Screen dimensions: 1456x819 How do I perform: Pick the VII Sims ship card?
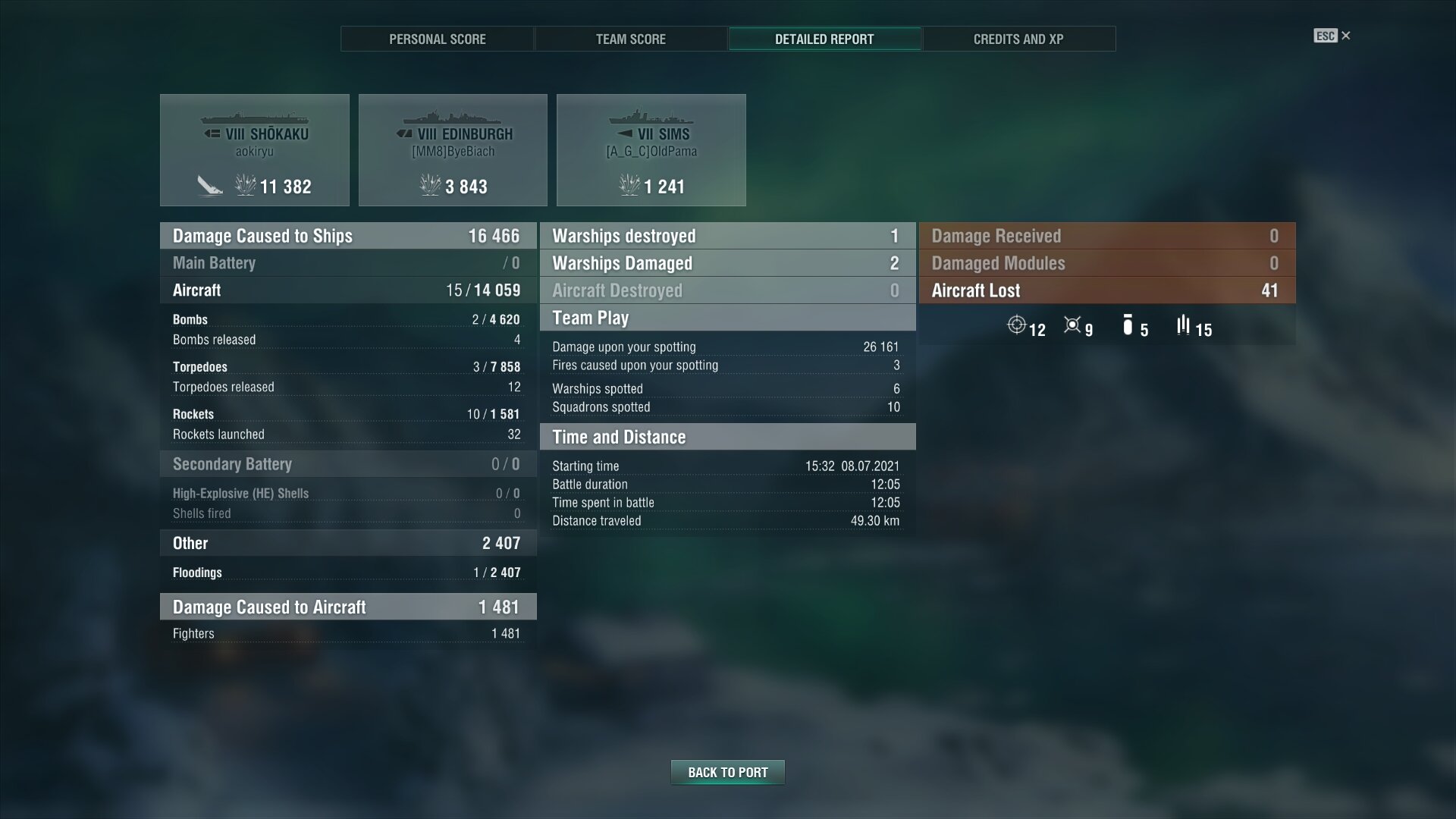tap(651, 150)
